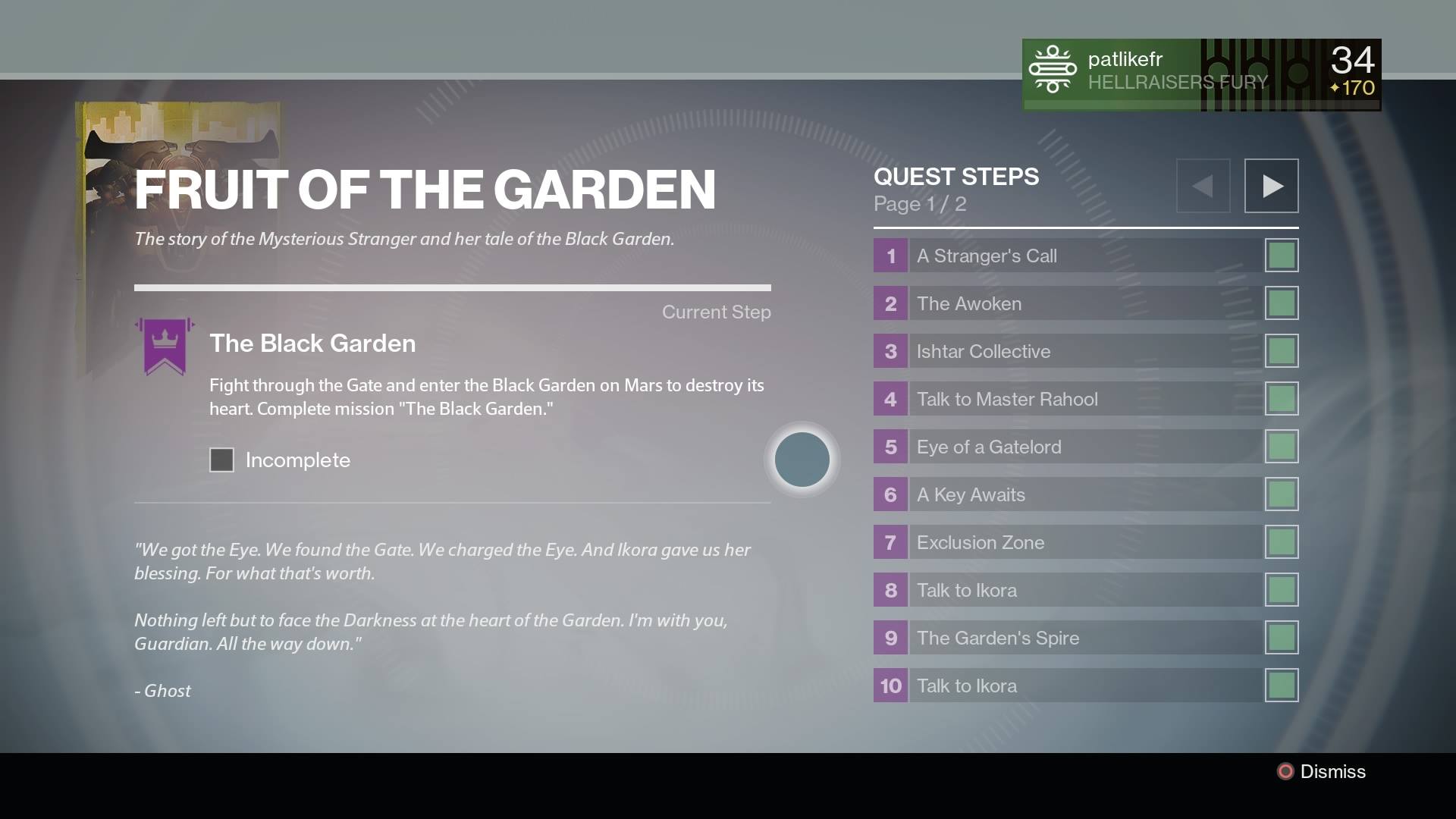Viewport: 1456px width, 819px height.
Task: Check the box for Ishtar Collective
Action: click(x=1282, y=350)
